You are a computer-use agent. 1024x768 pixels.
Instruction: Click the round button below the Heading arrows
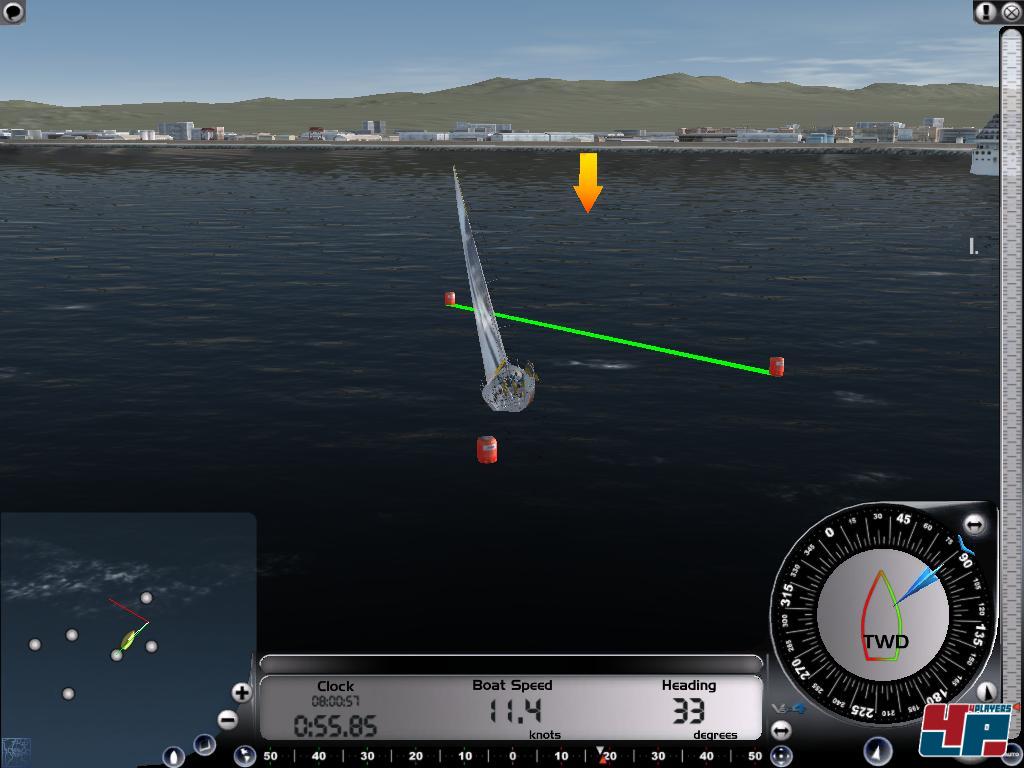[781, 756]
